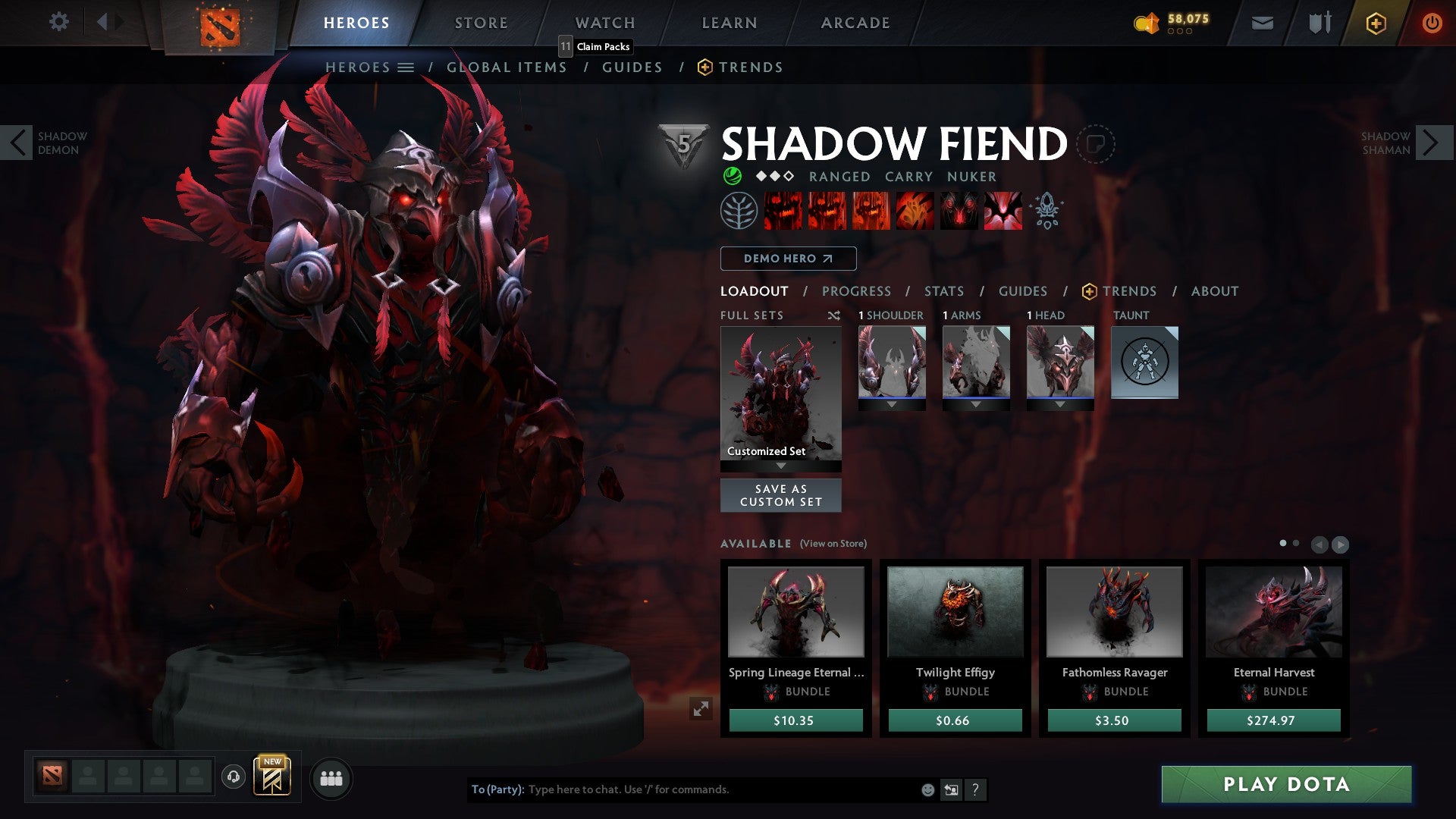Click the DEMO HERO button
The image size is (1456, 819).
(x=787, y=259)
